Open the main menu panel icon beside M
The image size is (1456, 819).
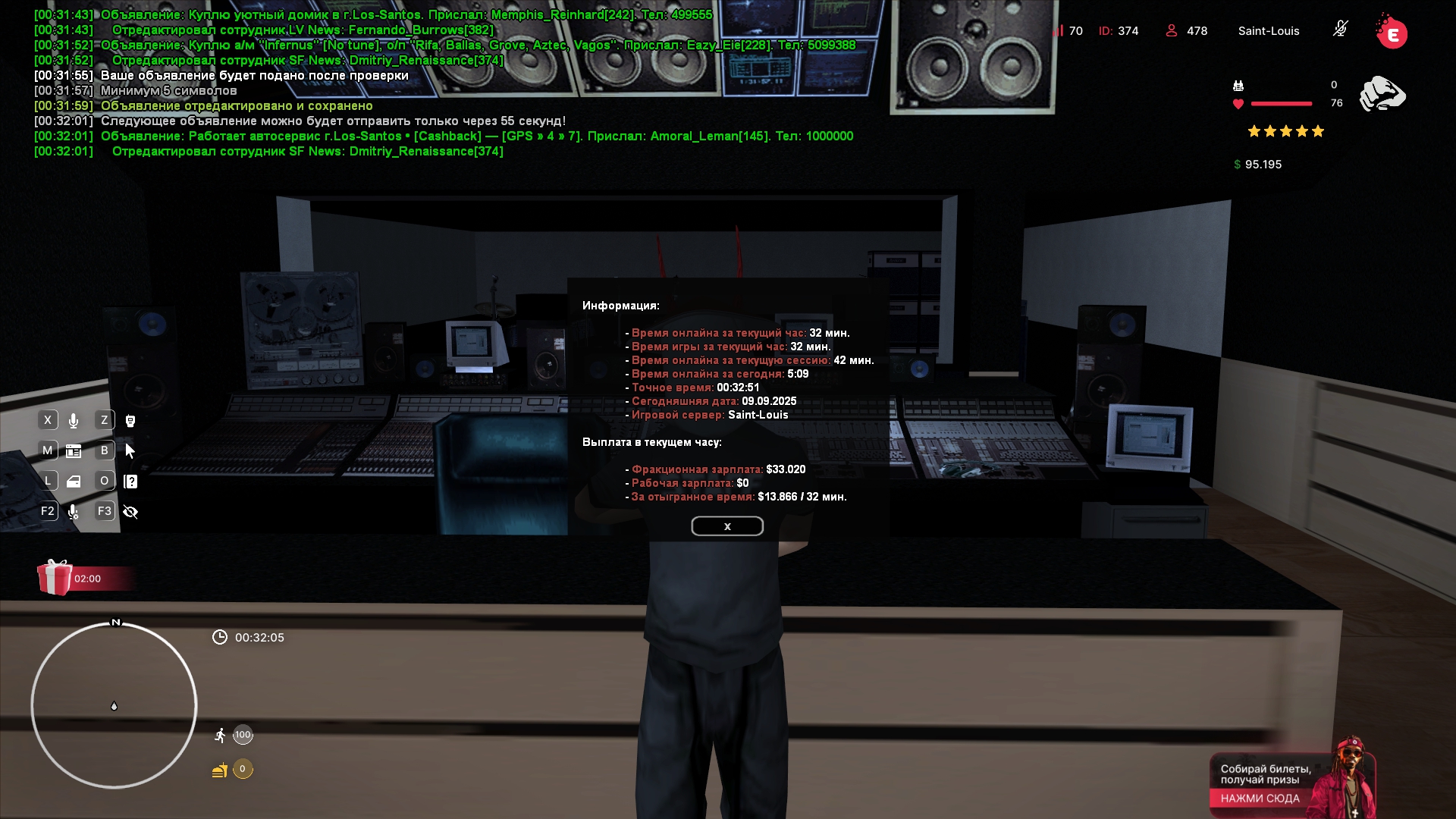(74, 451)
